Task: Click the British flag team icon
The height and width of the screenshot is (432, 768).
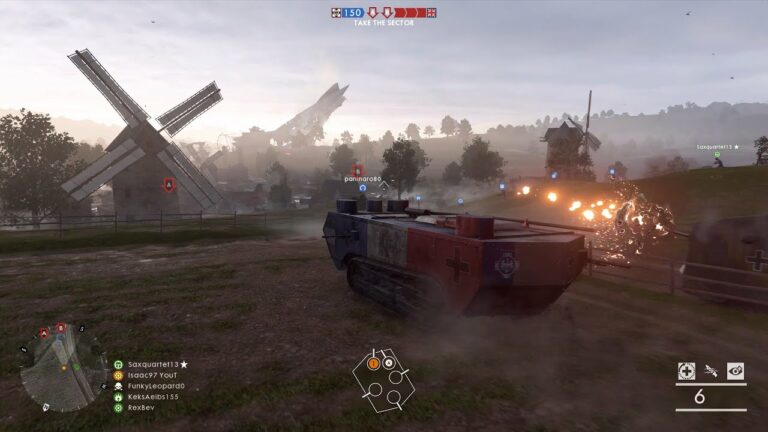Action: click(x=431, y=13)
